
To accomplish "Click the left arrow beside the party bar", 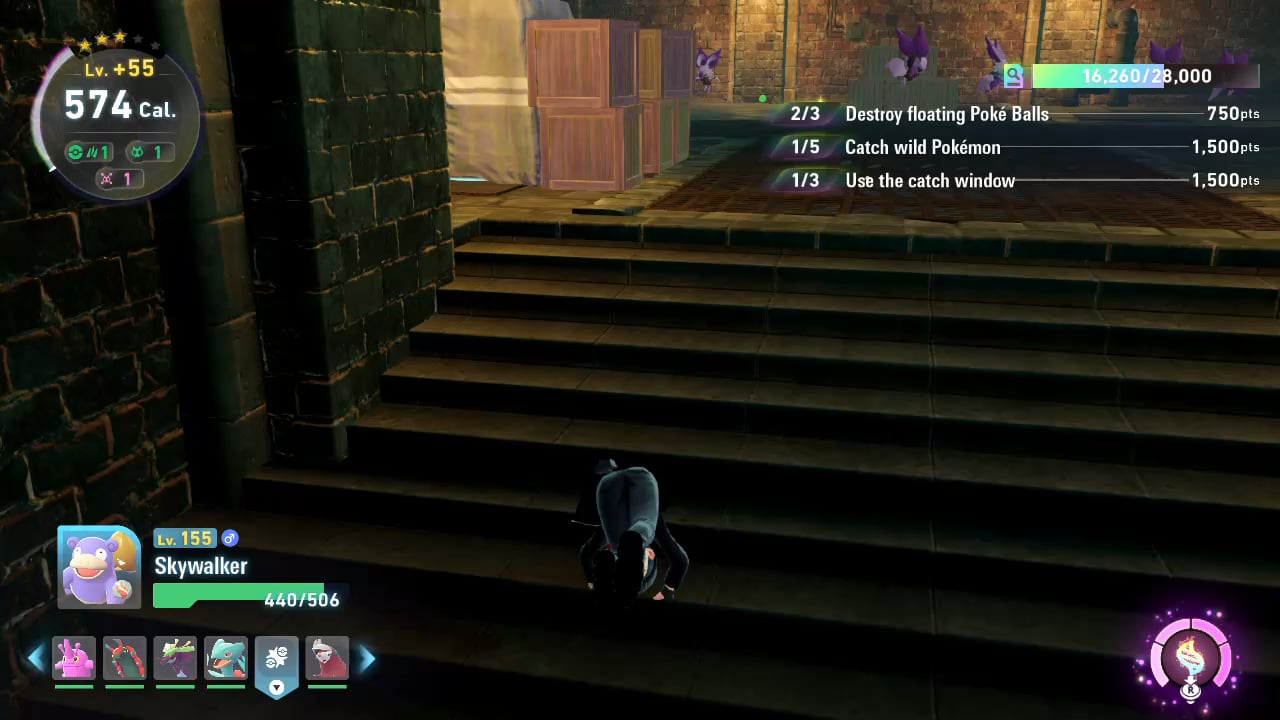I will tap(36, 658).
